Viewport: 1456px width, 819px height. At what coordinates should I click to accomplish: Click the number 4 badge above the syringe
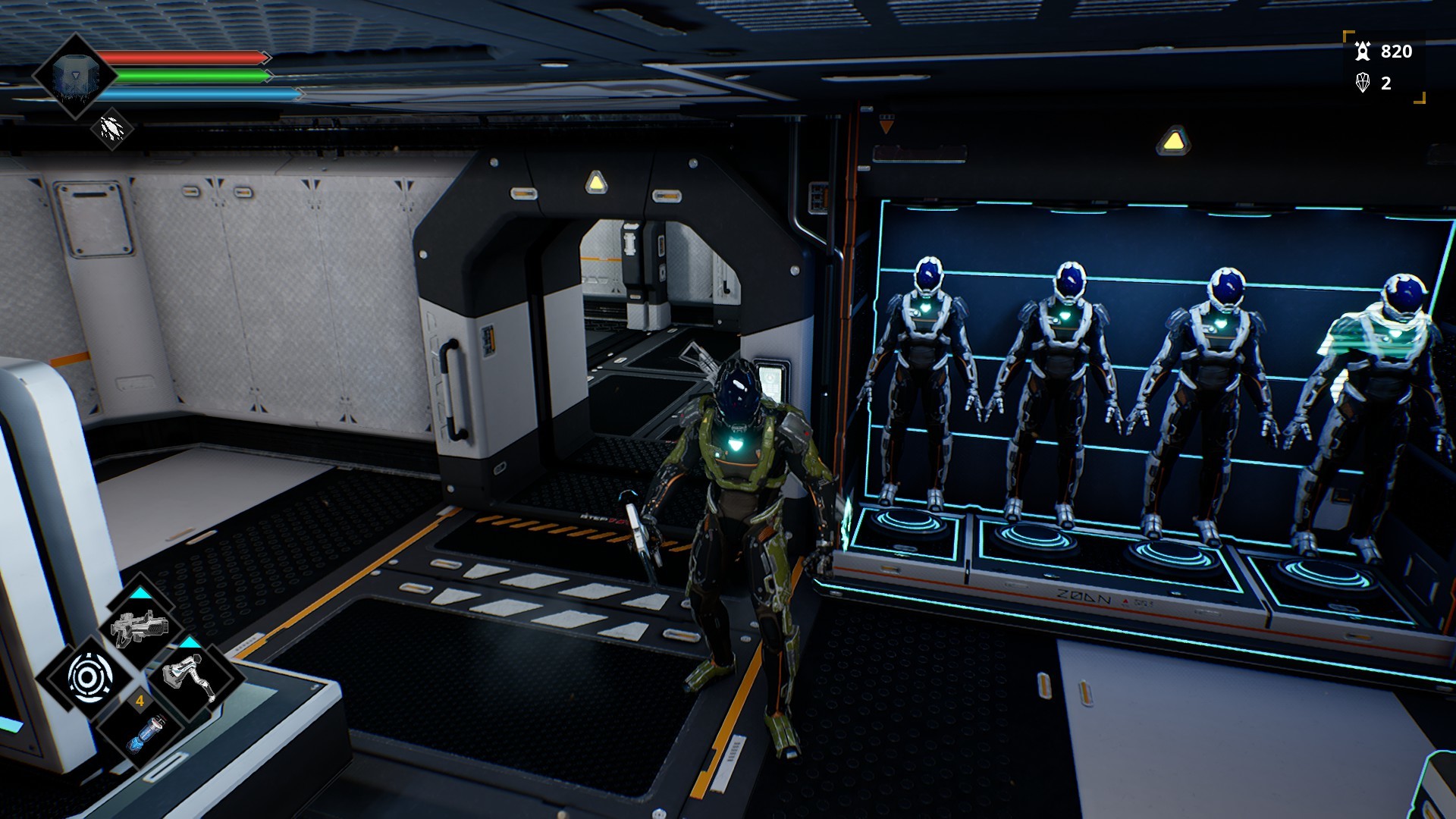point(140,701)
